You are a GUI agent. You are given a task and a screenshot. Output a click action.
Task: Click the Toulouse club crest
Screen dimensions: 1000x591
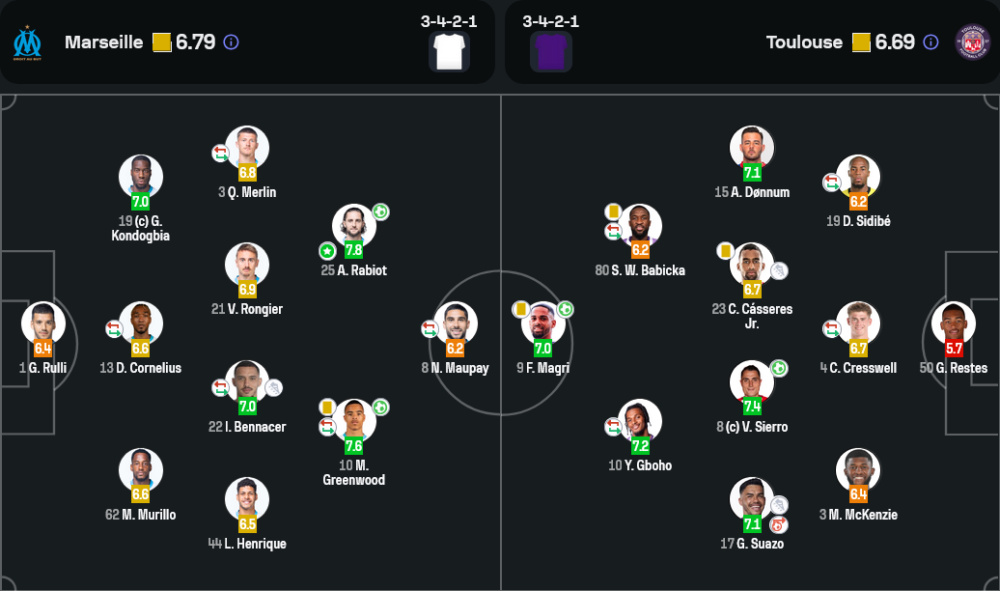click(972, 42)
